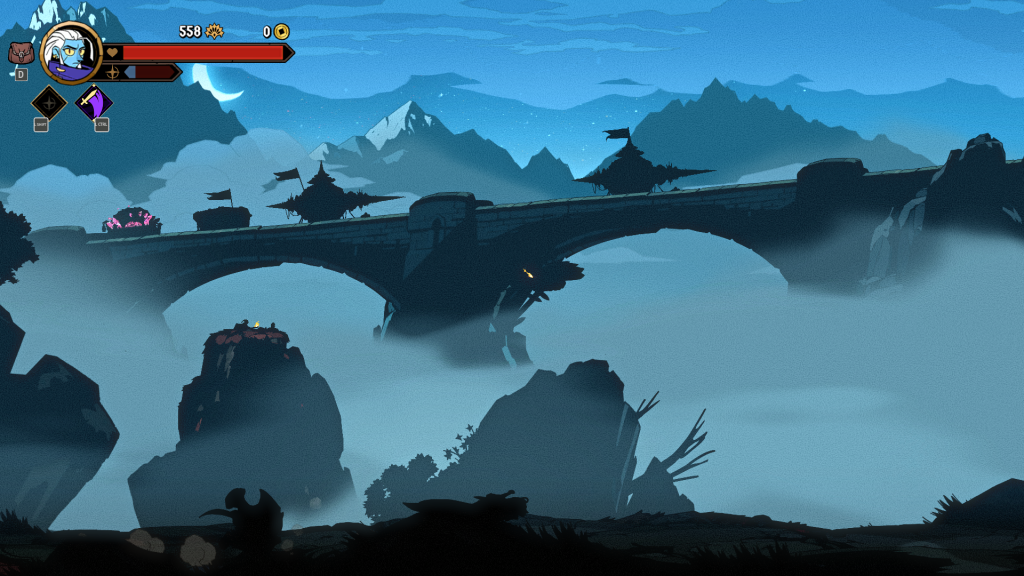Activate the purple sword slash ability
The image size is (1024, 576).
(94, 102)
